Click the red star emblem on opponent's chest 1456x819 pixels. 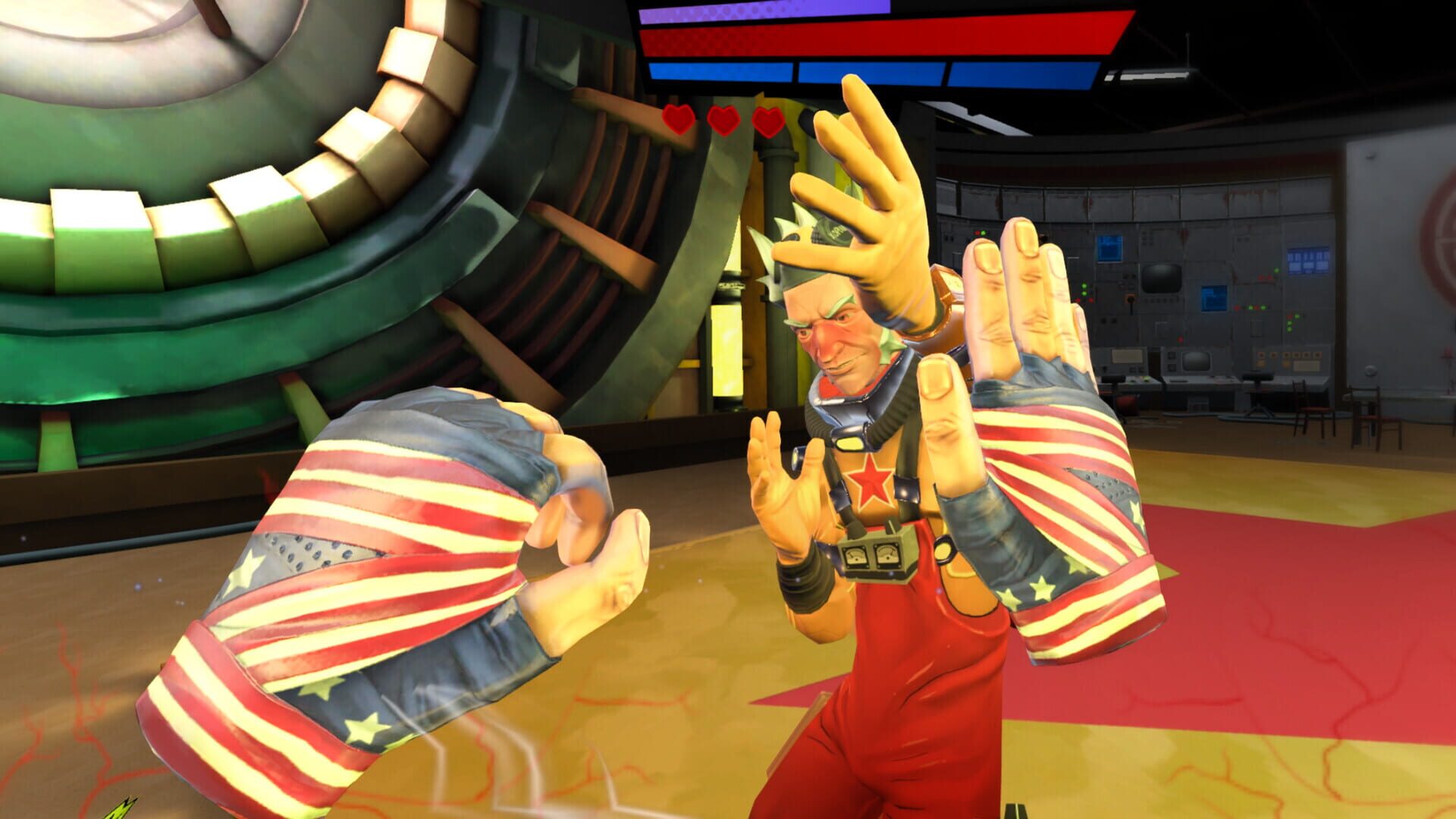tap(872, 479)
